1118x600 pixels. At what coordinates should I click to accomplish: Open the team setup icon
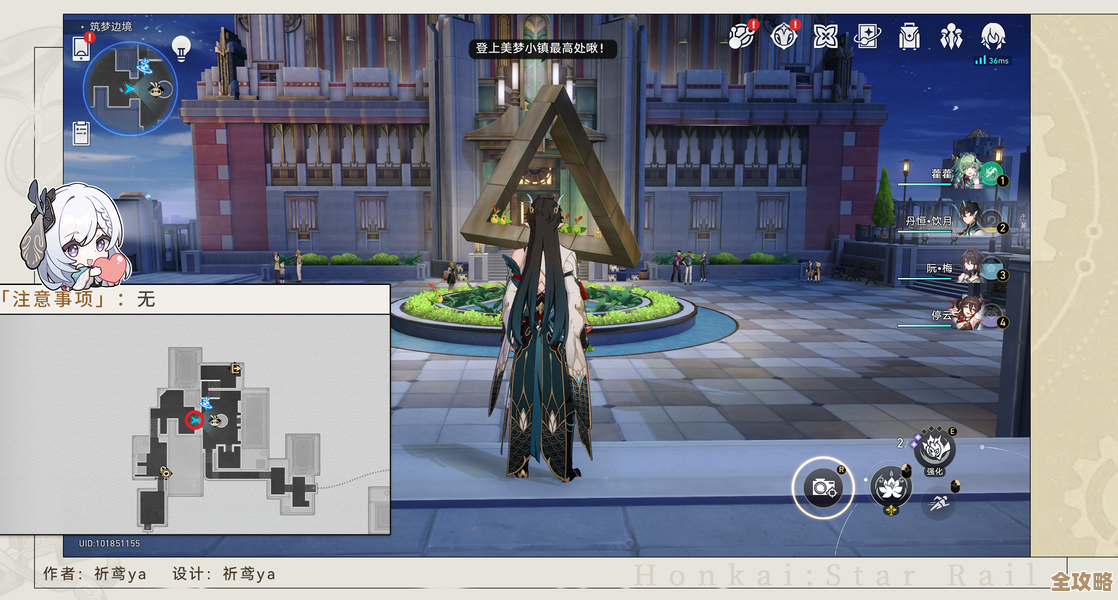click(950, 37)
